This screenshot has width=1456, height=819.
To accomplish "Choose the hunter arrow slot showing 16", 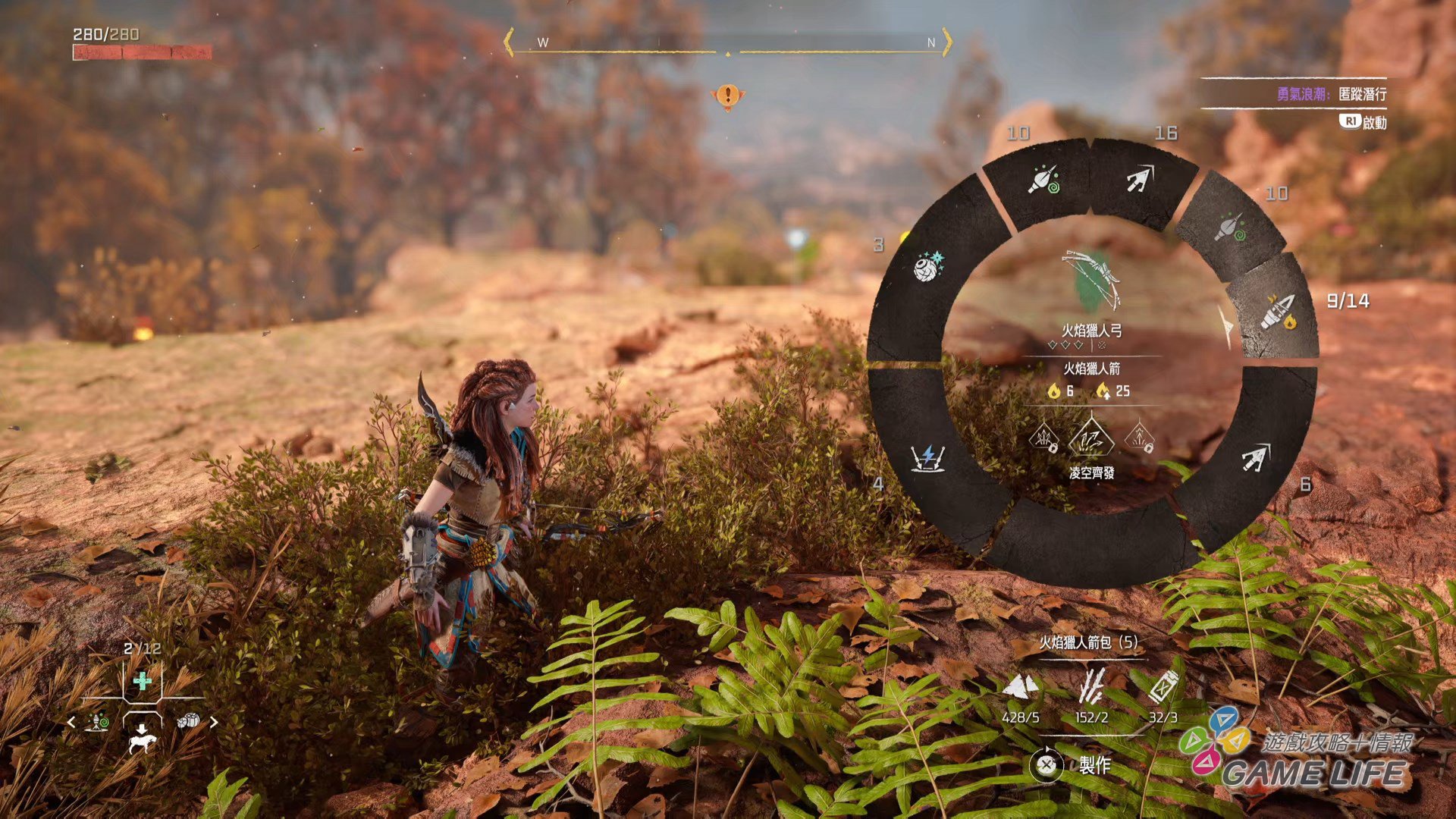I will point(1138,180).
